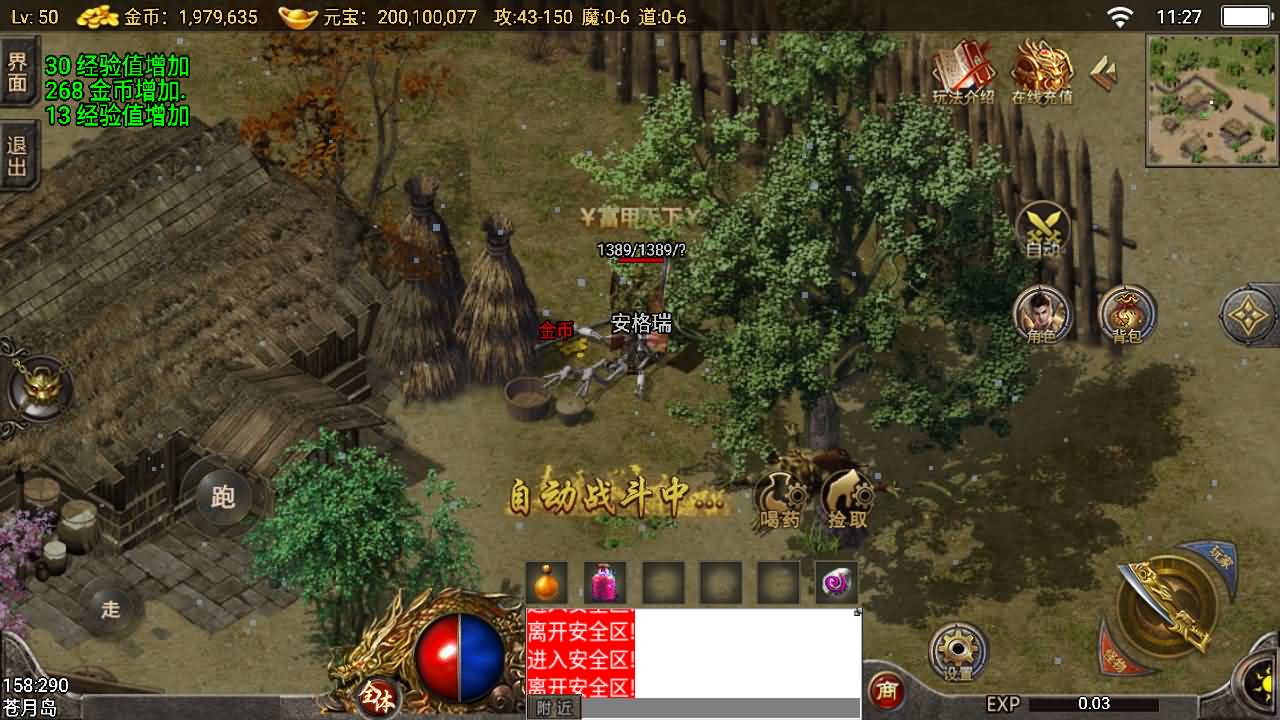
Task: Tap the orange potion in the first quick slot
Action: [x=545, y=581]
